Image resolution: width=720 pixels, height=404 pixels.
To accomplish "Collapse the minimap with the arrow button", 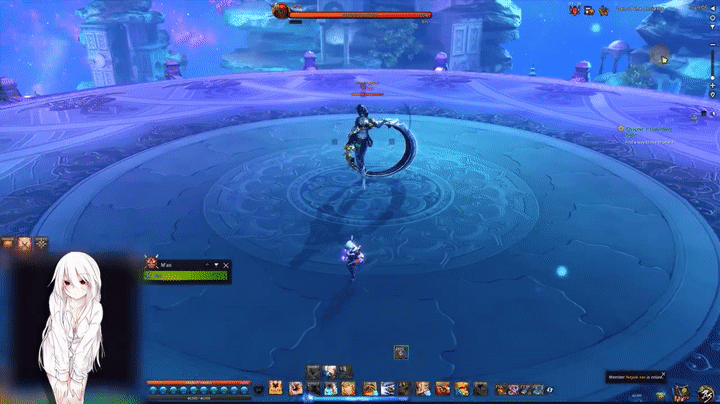I will click(x=713, y=8).
